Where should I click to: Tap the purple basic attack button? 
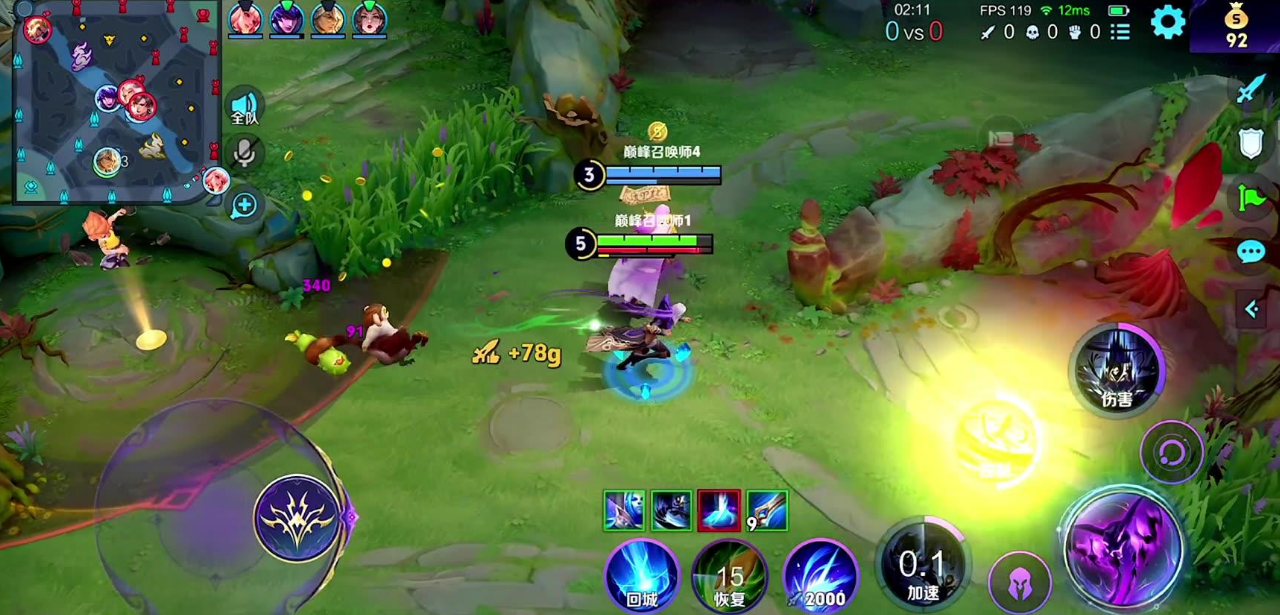[1123, 548]
